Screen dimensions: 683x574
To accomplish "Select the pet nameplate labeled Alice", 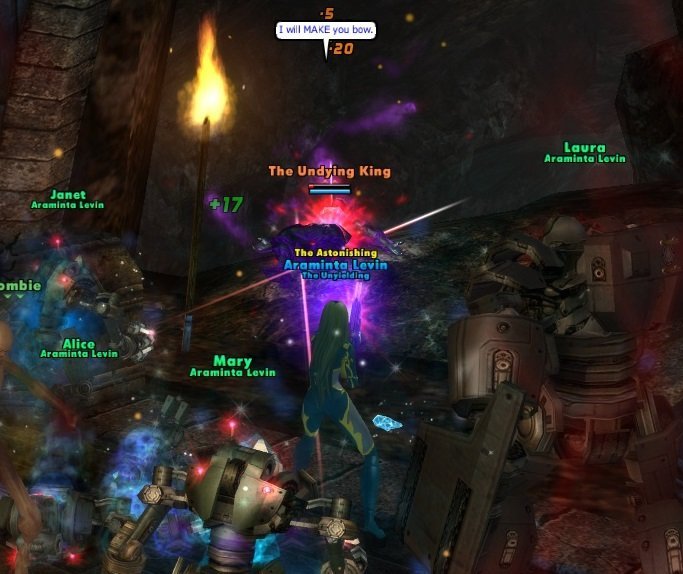I will (78, 344).
